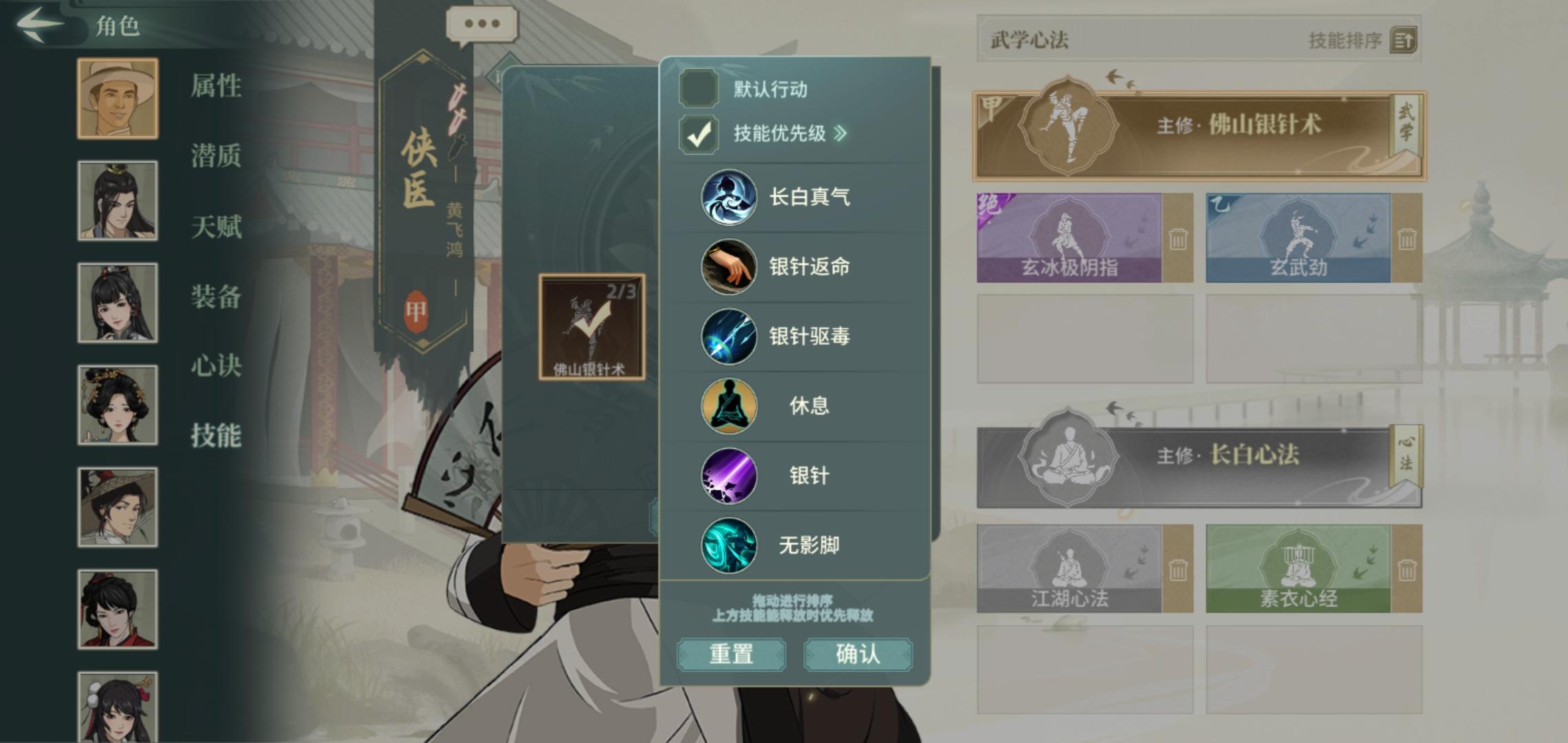Select the 无影脚 skill icon
Viewport: 1568px width, 743px height.
(728, 544)
